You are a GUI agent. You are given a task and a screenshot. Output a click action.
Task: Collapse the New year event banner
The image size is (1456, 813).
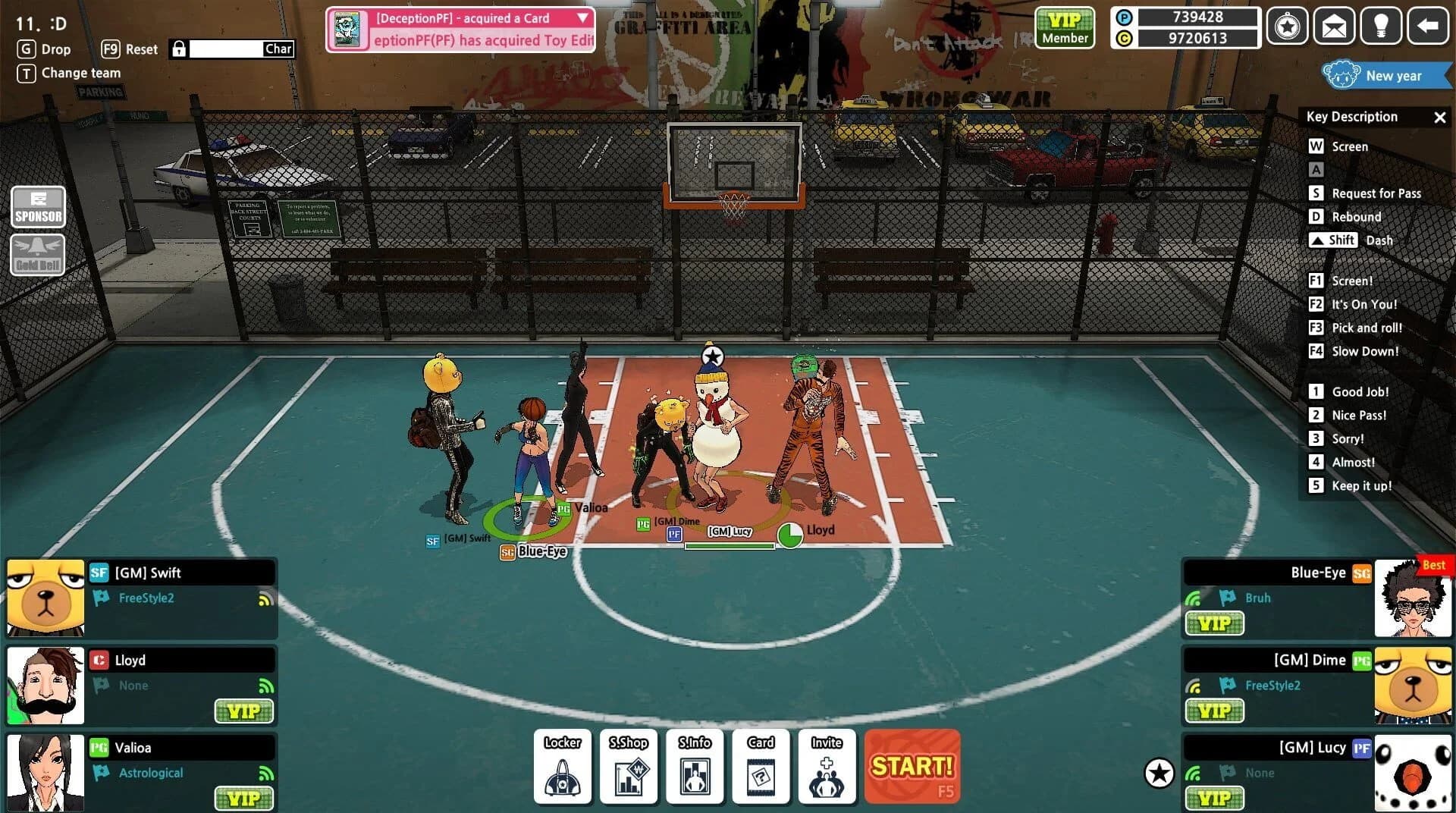(1386, 76)
